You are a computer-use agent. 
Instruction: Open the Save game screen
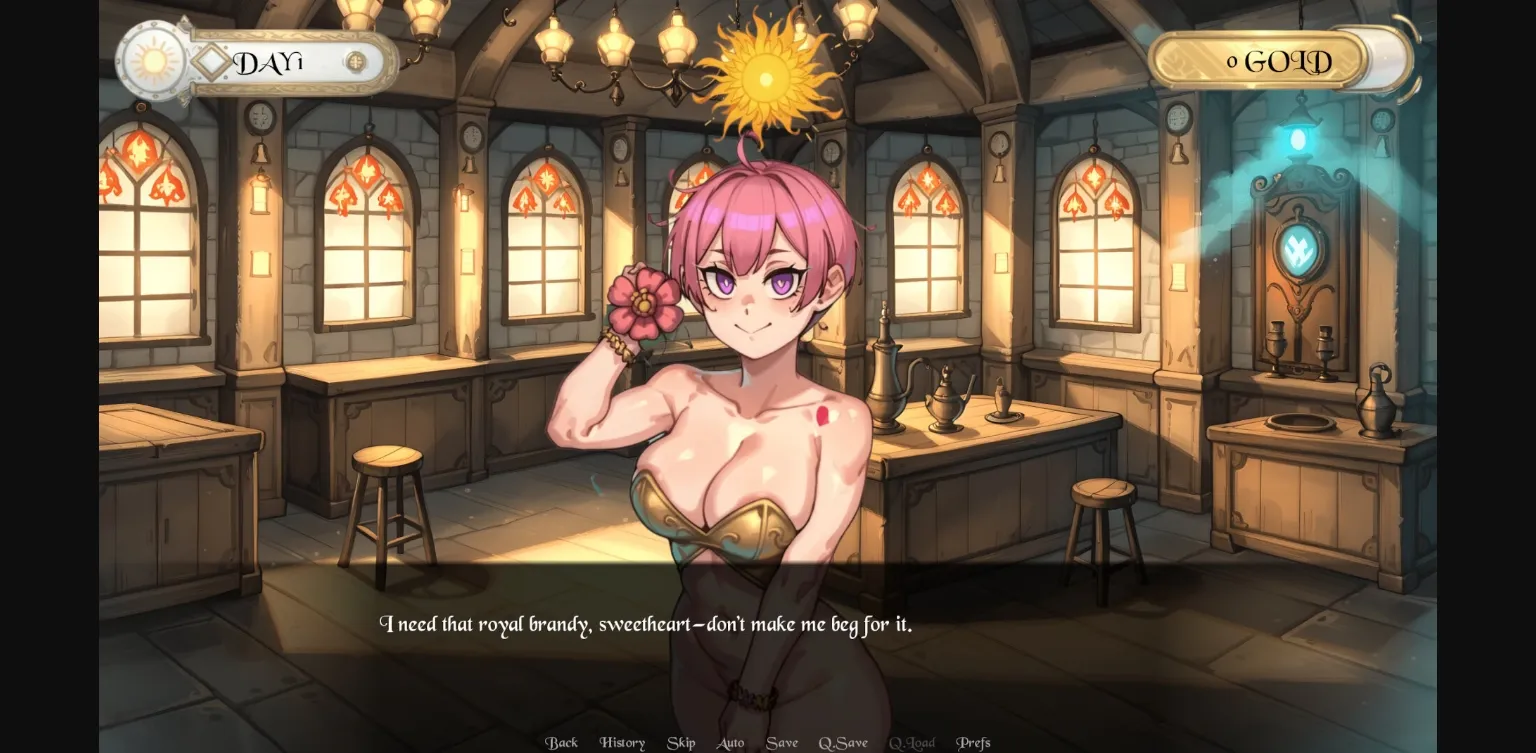coord(782,742)
